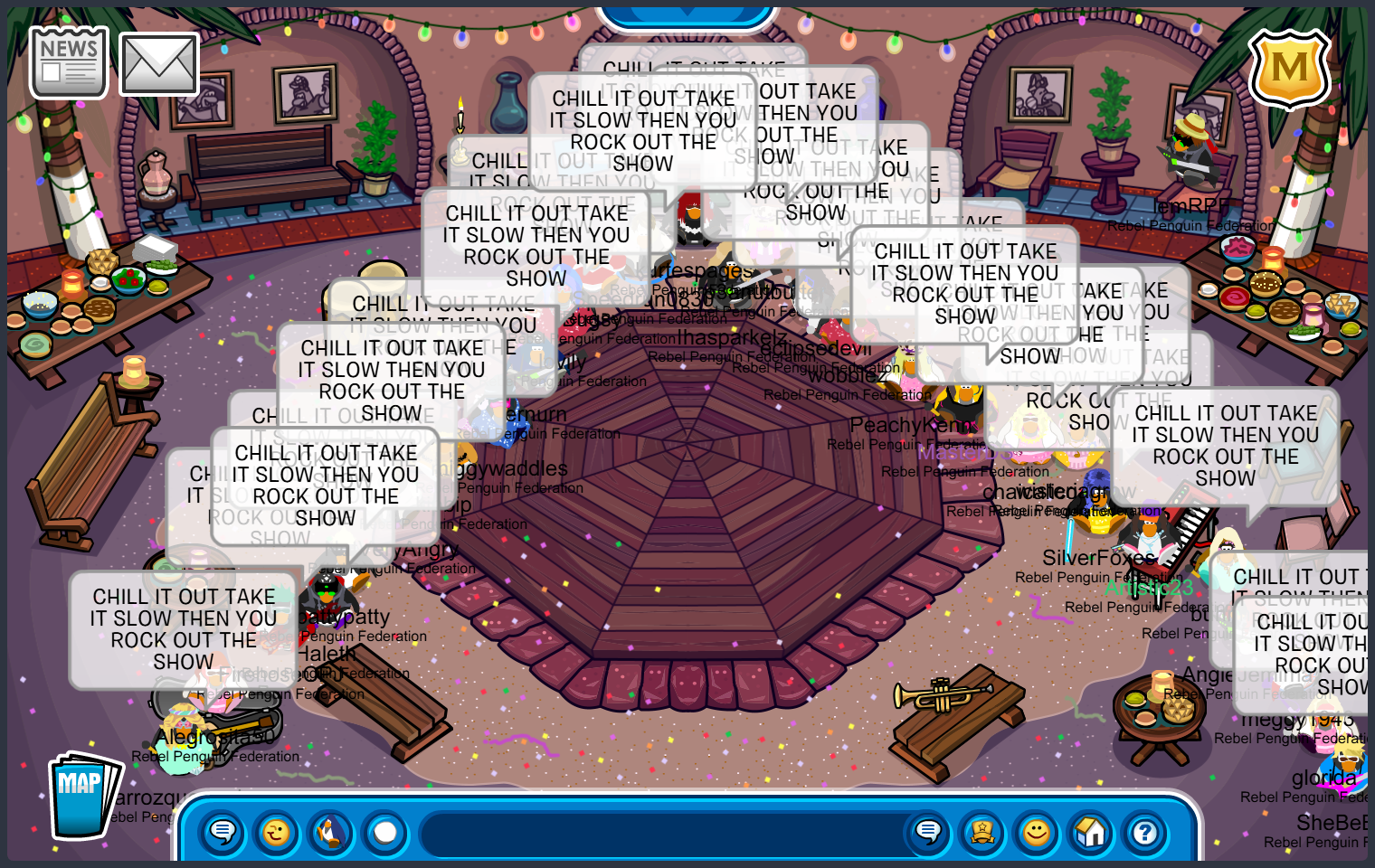Open the Map
The height and width of the screenshot is (868, 1375).
pos(83,795)
